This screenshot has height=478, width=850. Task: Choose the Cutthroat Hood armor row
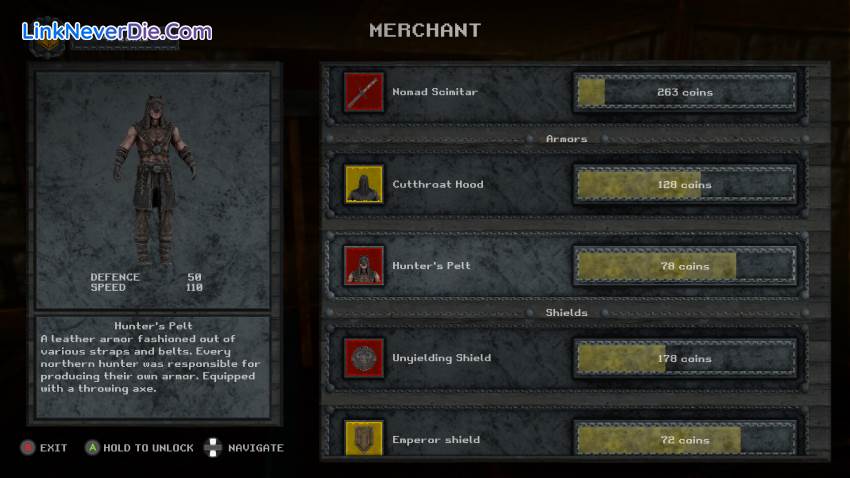pyautogui.click(x=437, y=185)
